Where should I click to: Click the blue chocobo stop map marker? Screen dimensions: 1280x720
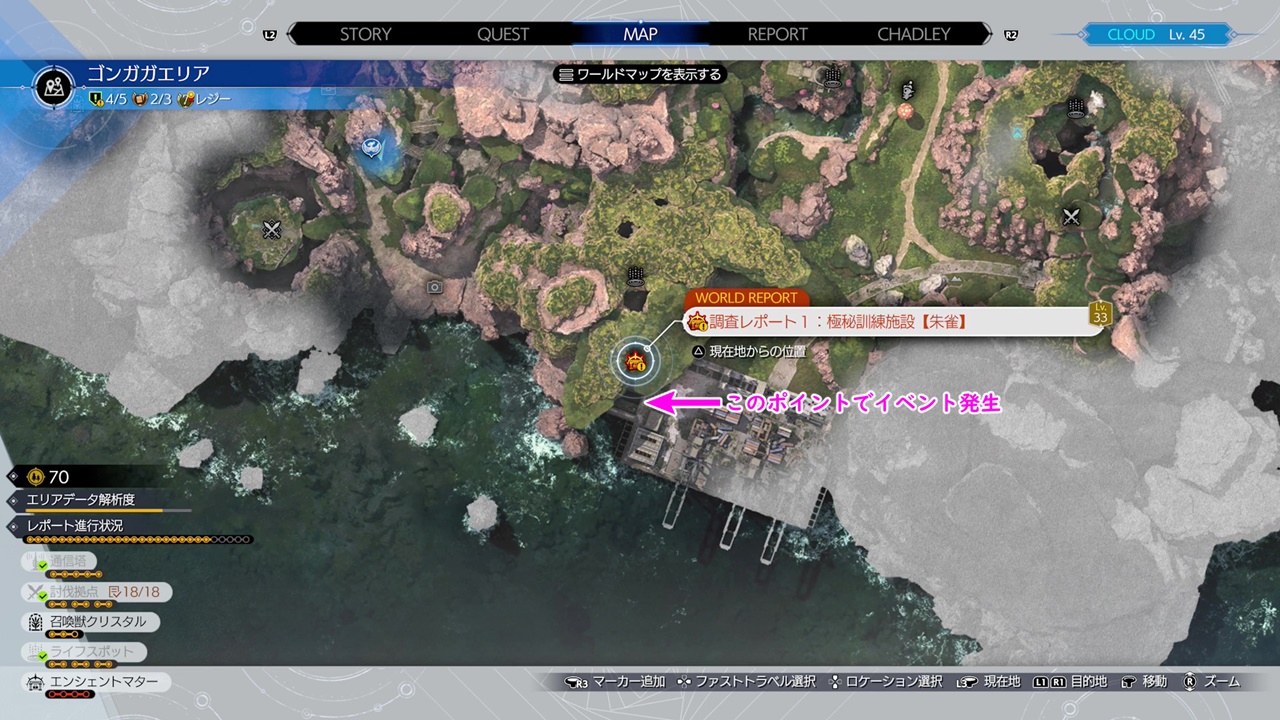tap(371, 147)
